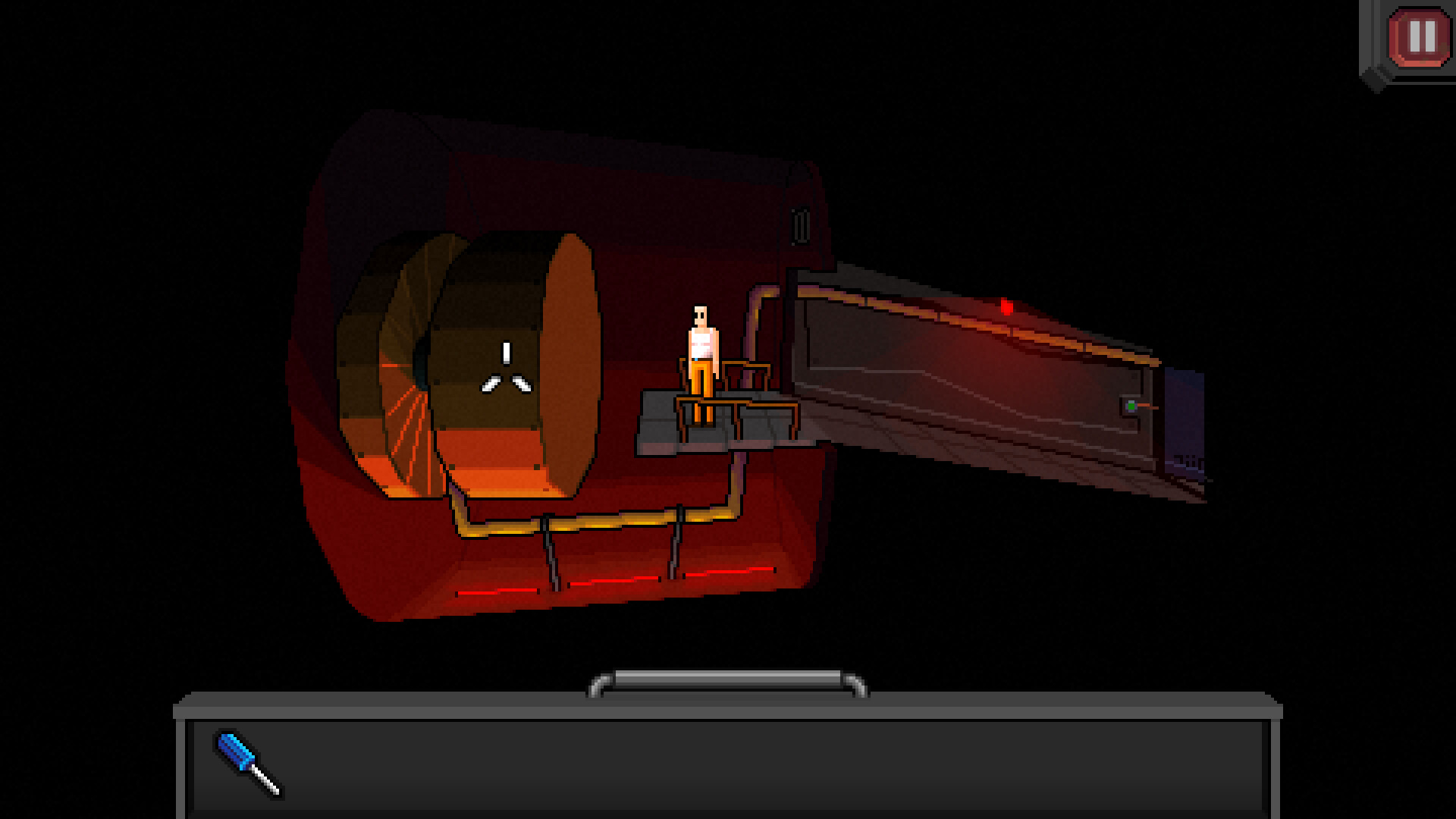
Task: Flip the handle near the green button
Action: pos(1147,406)
